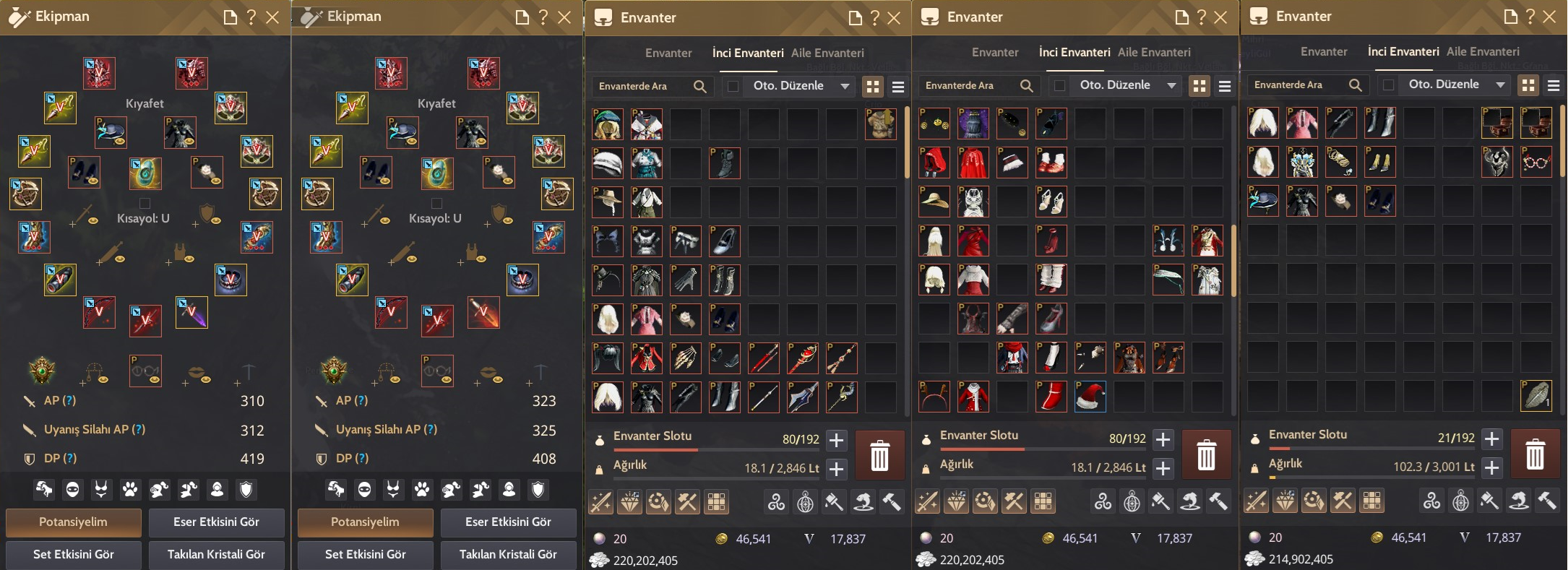
Task: Click the trash can item deletion icon
Action: (879, 455)
